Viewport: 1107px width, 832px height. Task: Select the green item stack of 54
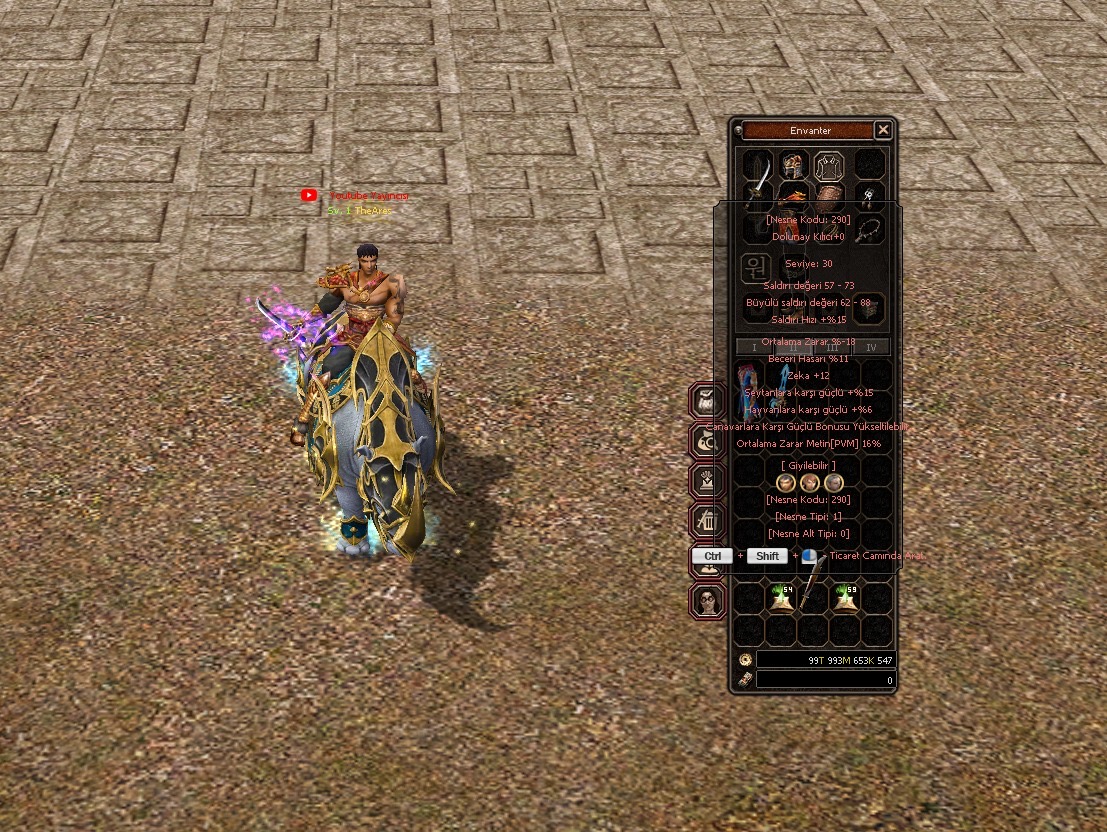[x=781, y=598]
